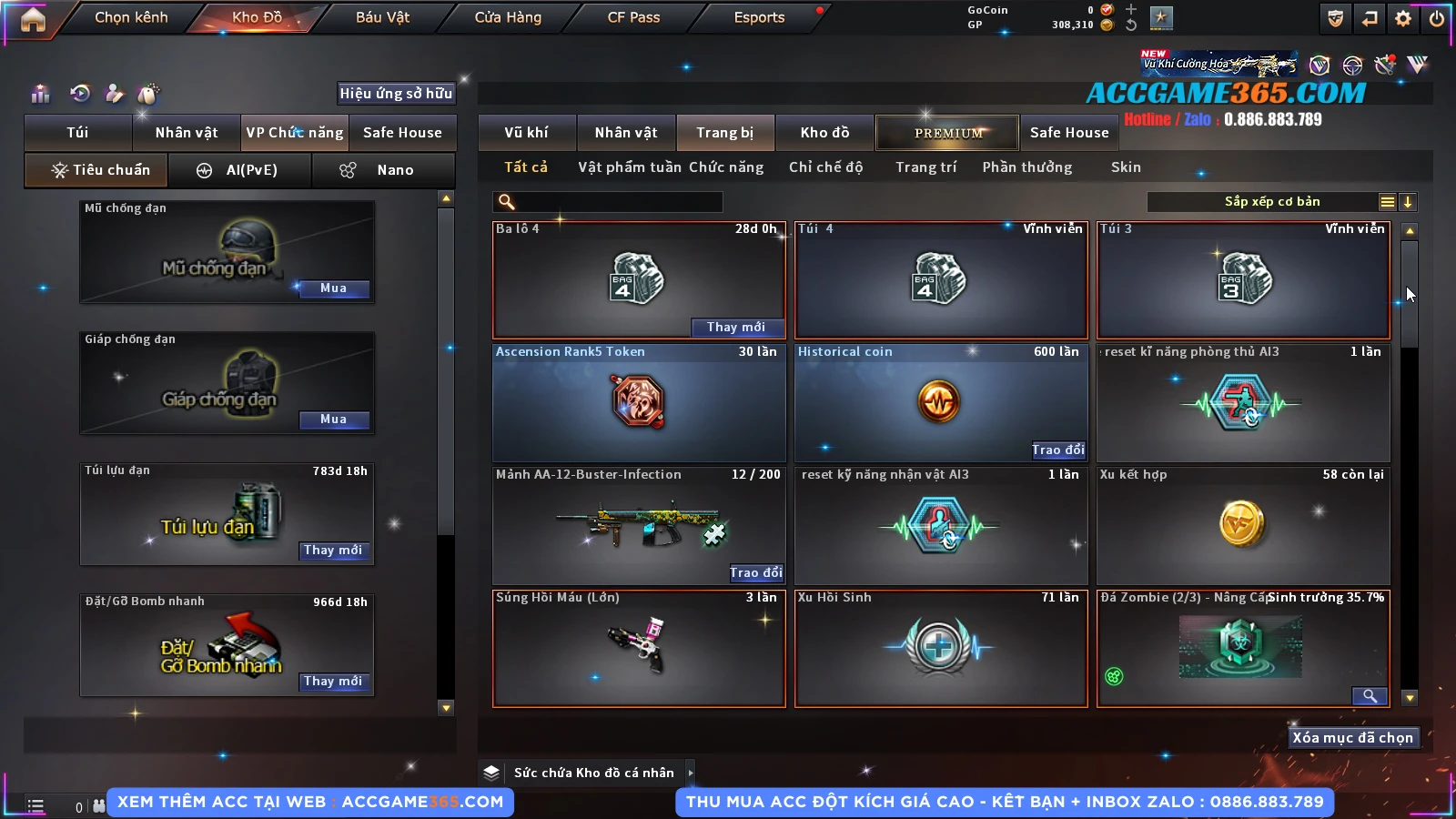Show the Chức năng item filter

pos(725,167)
